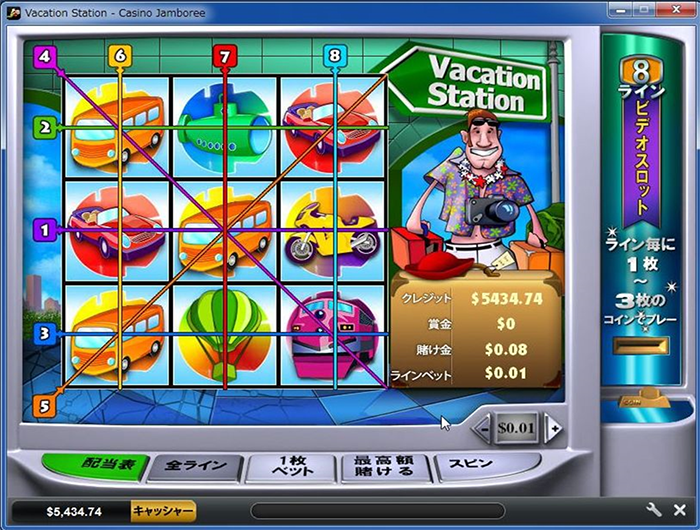Image resolution: width=700 pixels, height=530 pixels.
Task: Activate payline number 7 marker
Action: [x=225, y=56]
